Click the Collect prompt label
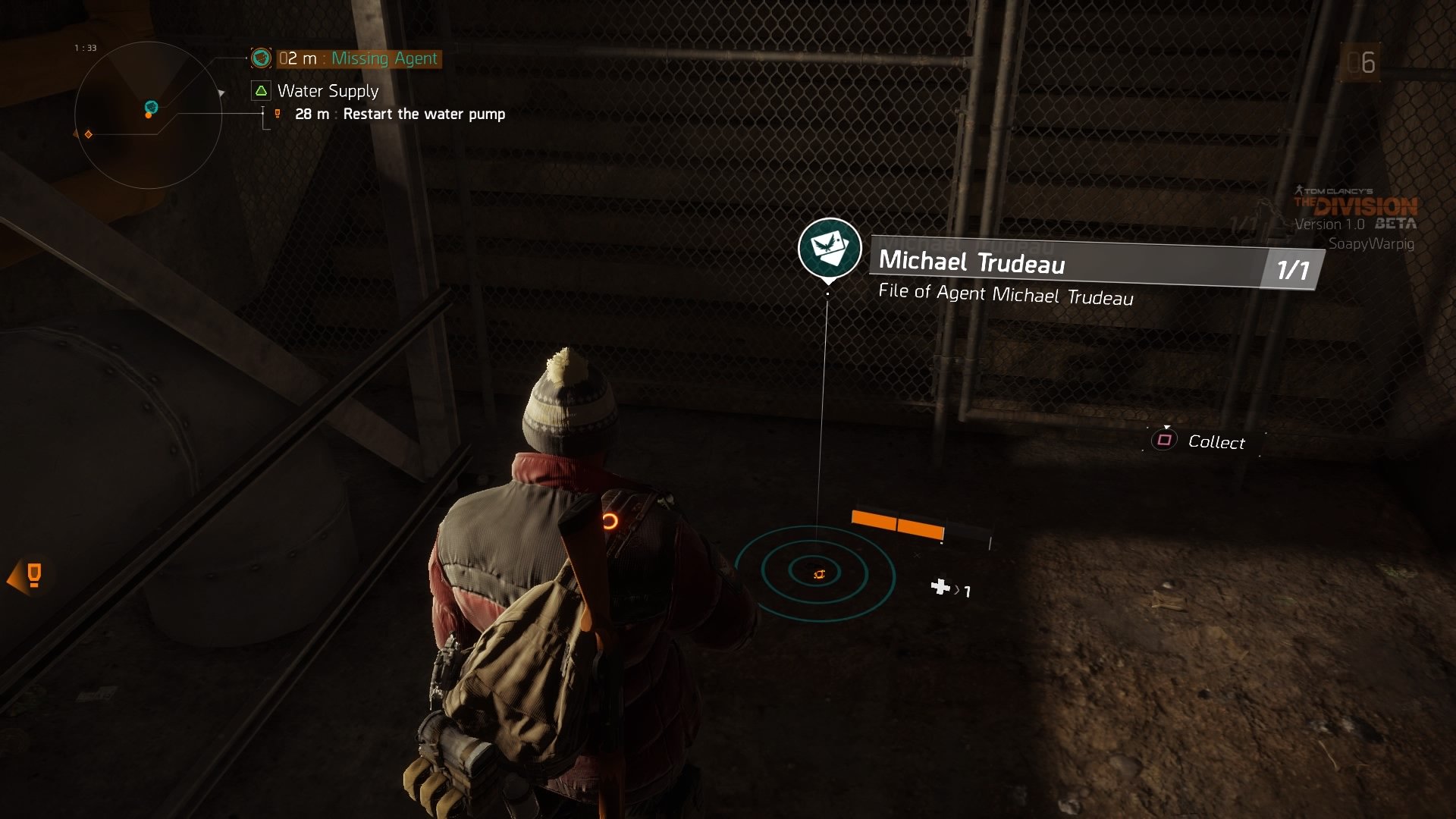This screenshot has height=819, width=1456. 1216,441
